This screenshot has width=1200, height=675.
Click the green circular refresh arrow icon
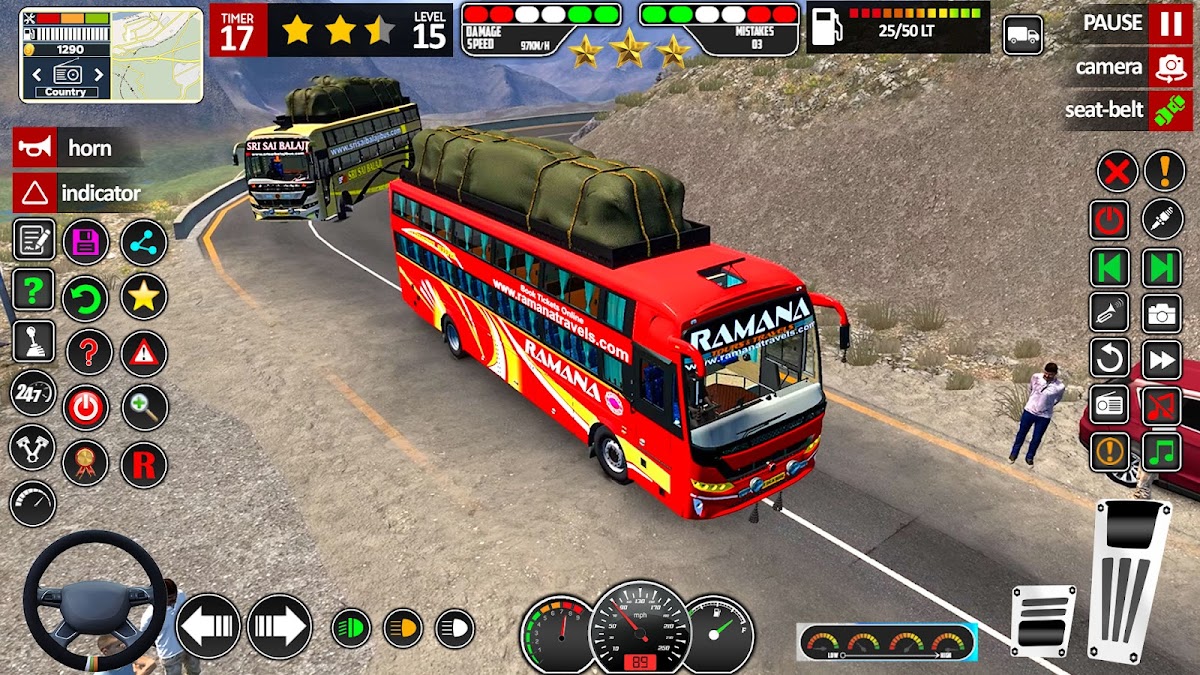click(x=86, y=297)
